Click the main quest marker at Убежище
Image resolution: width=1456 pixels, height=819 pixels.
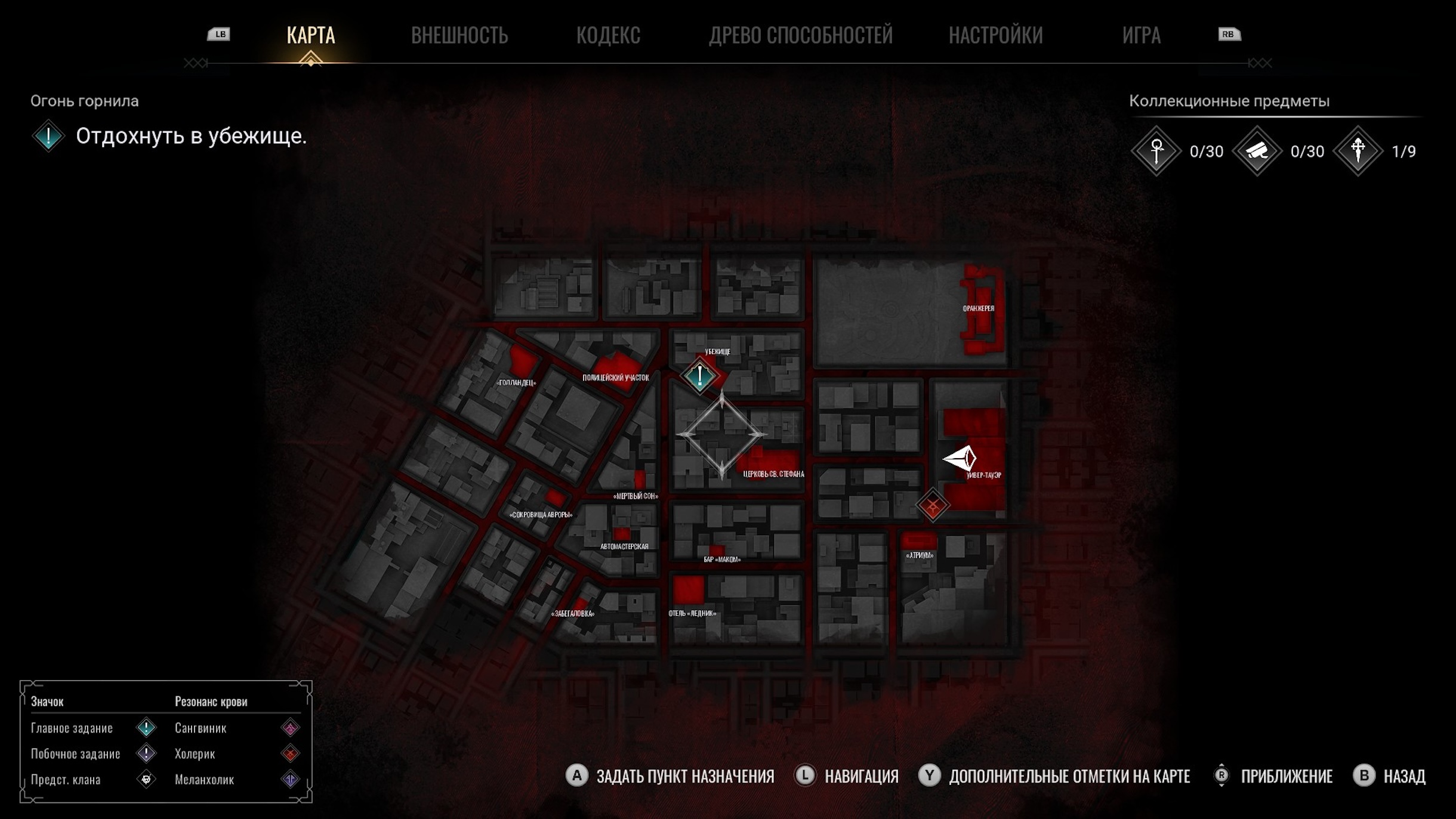coord(699,376)
